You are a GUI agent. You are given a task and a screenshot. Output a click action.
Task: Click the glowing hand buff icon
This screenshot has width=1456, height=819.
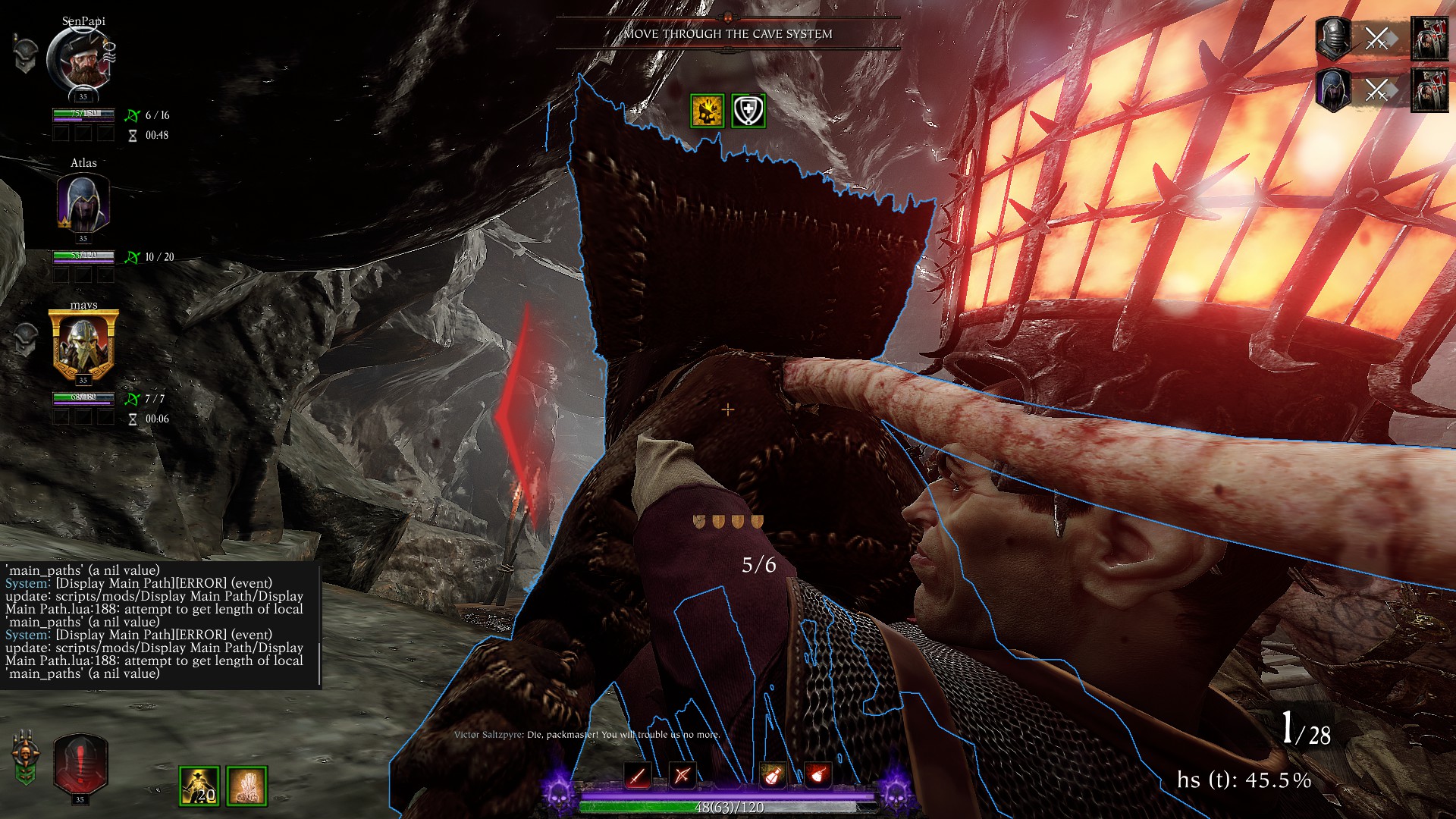pyautogui.click(x=246, y=786)
